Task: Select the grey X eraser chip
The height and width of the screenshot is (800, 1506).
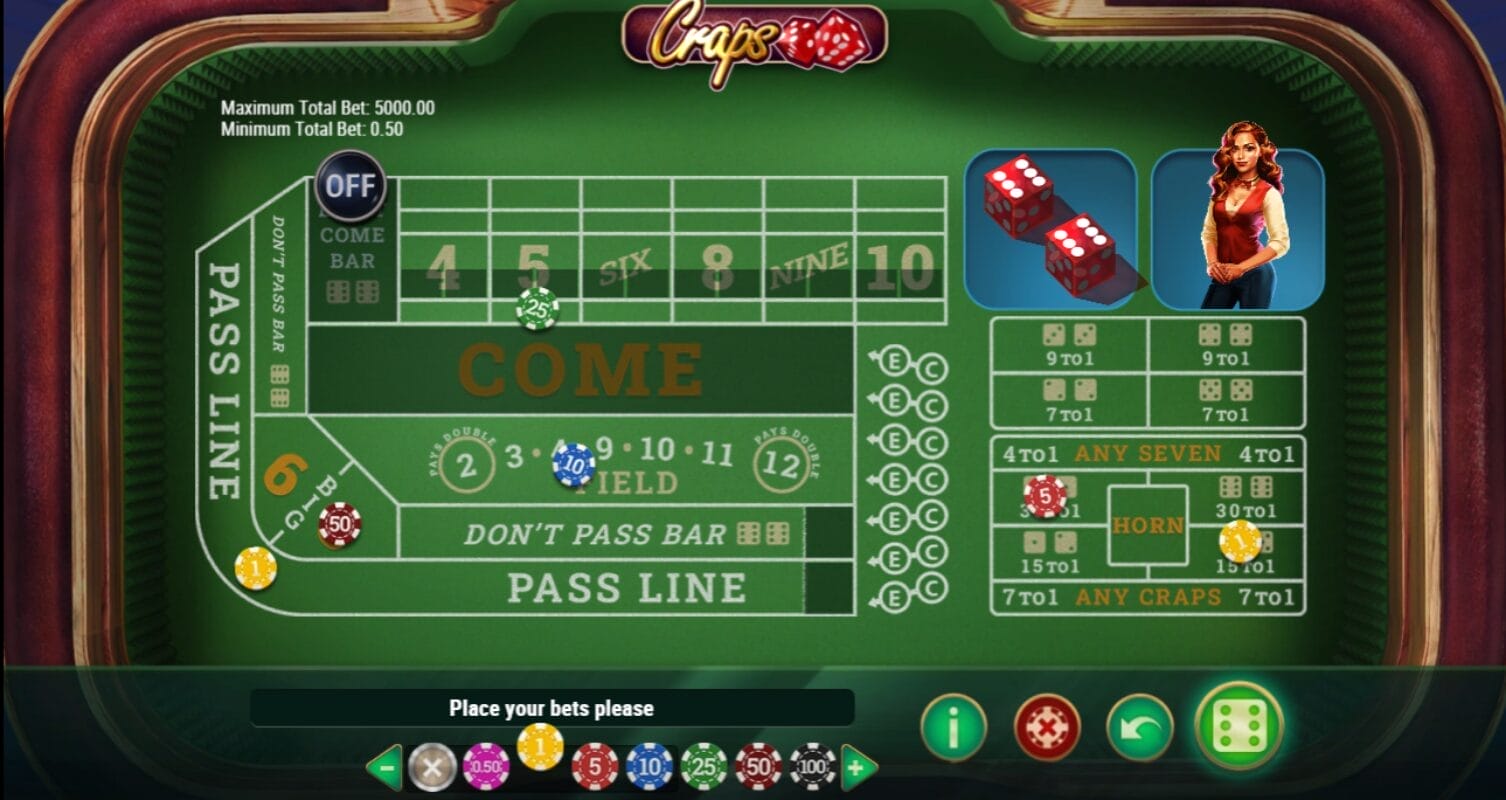Action: tap(432, 767)
